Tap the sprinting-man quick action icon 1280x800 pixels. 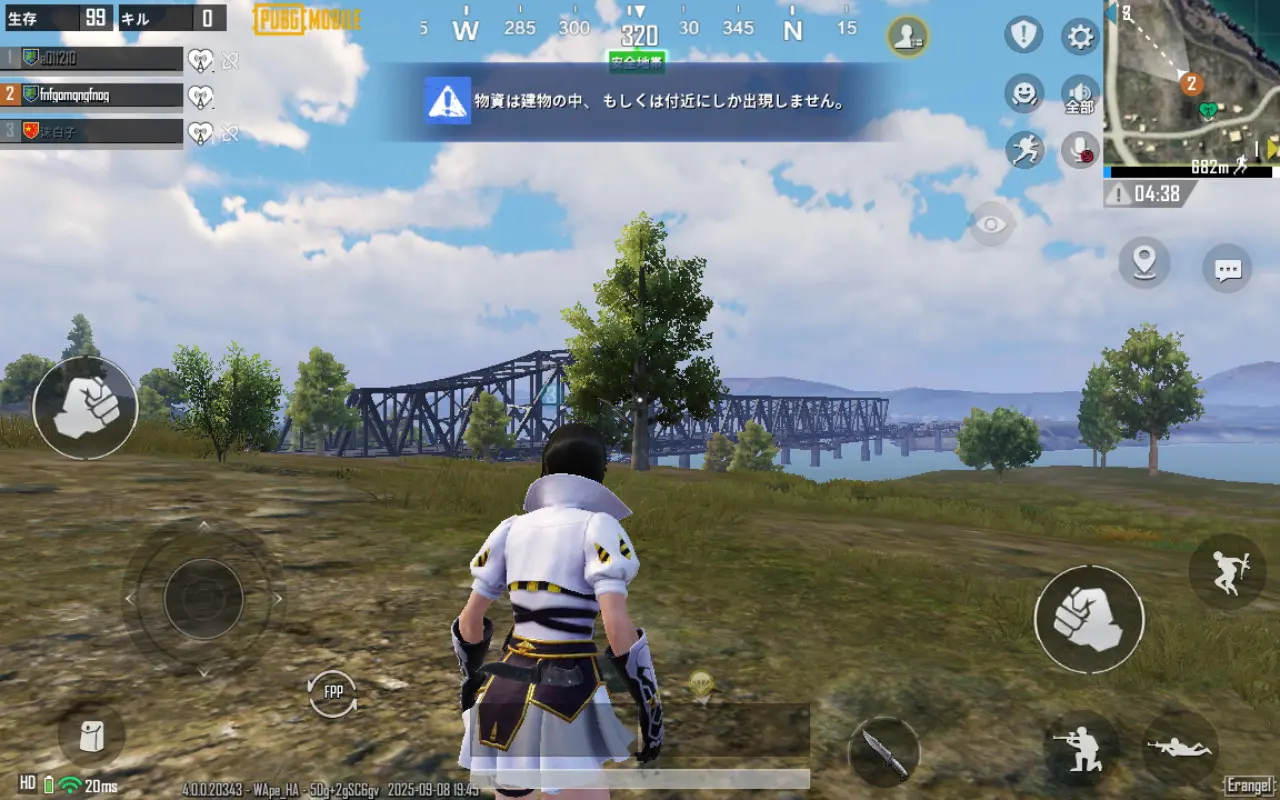pos(1023,148)
